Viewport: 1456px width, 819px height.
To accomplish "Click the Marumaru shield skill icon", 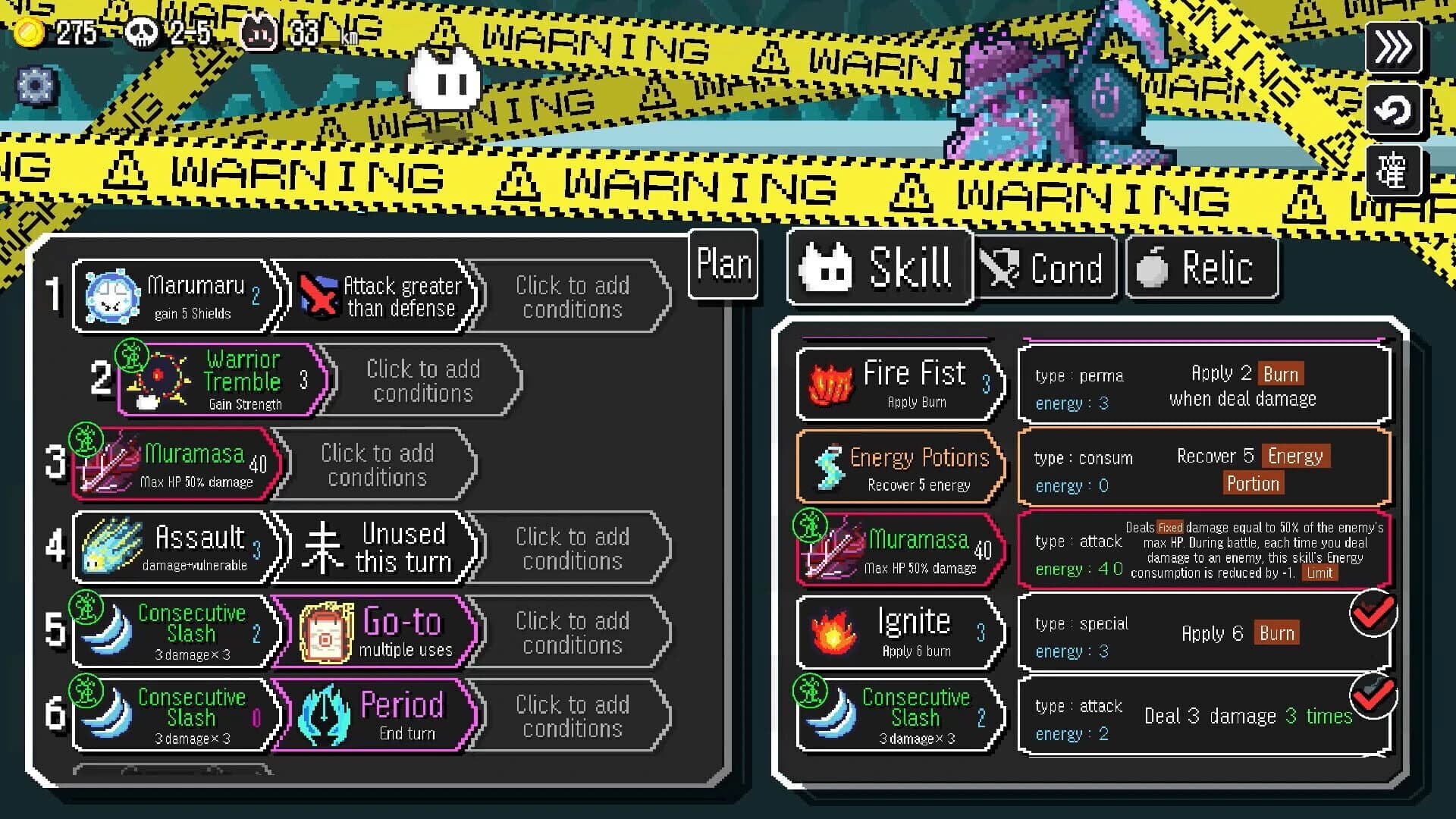I will [x=114, y=297].
